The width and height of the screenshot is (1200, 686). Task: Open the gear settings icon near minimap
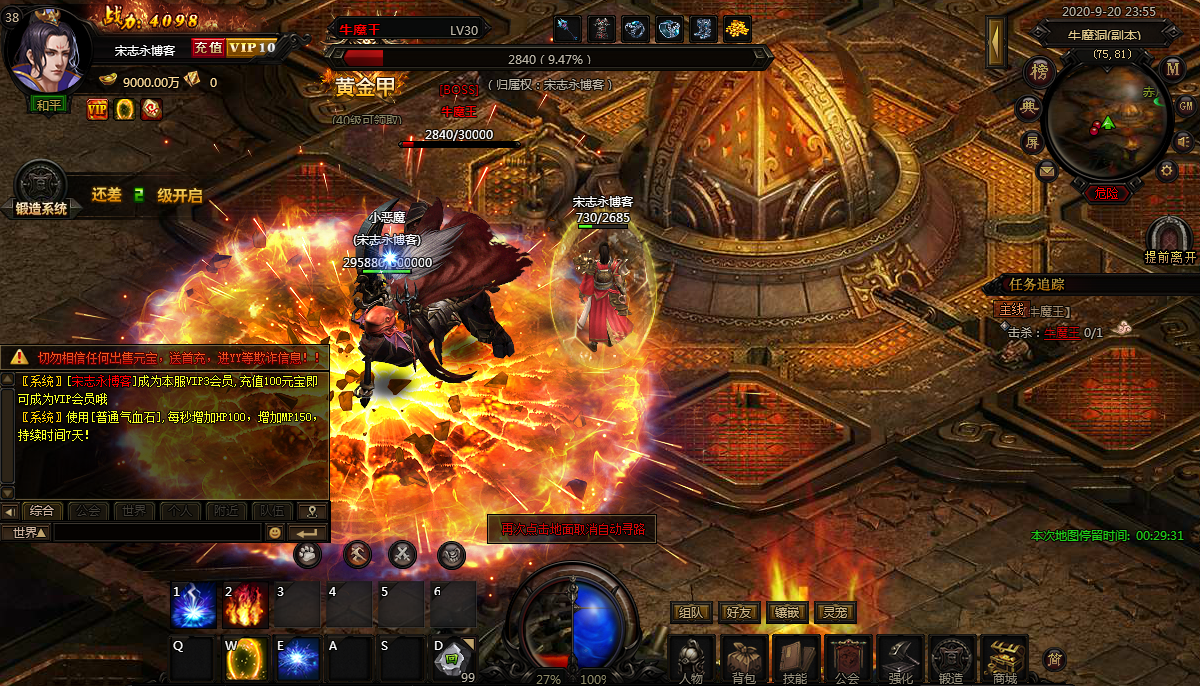1166,170
